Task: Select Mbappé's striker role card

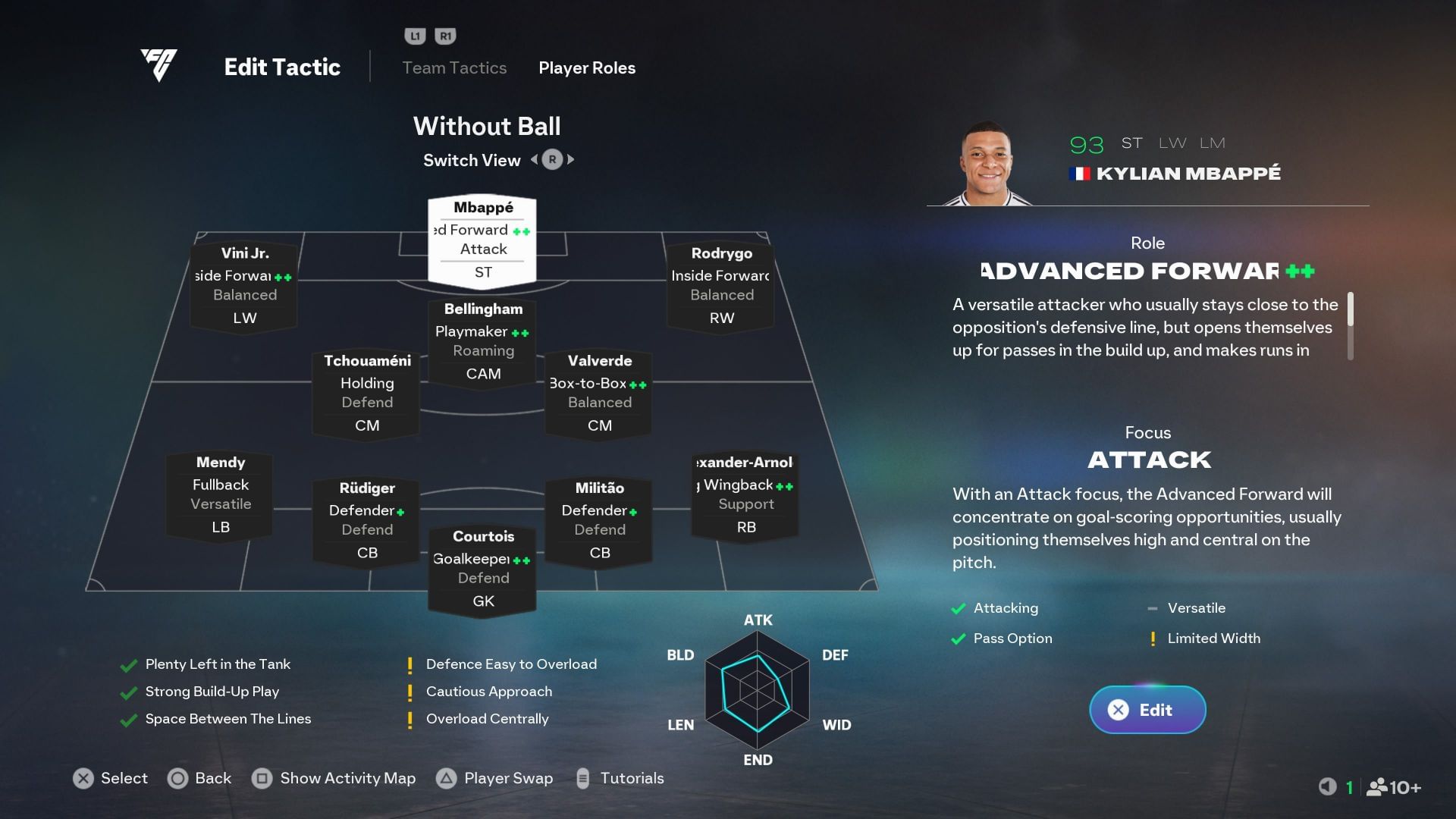Action: (x=482, y=240)
